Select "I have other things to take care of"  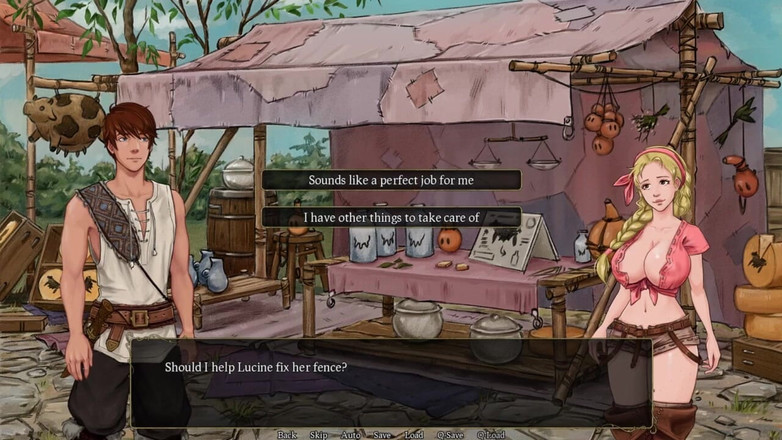(391, 217)
